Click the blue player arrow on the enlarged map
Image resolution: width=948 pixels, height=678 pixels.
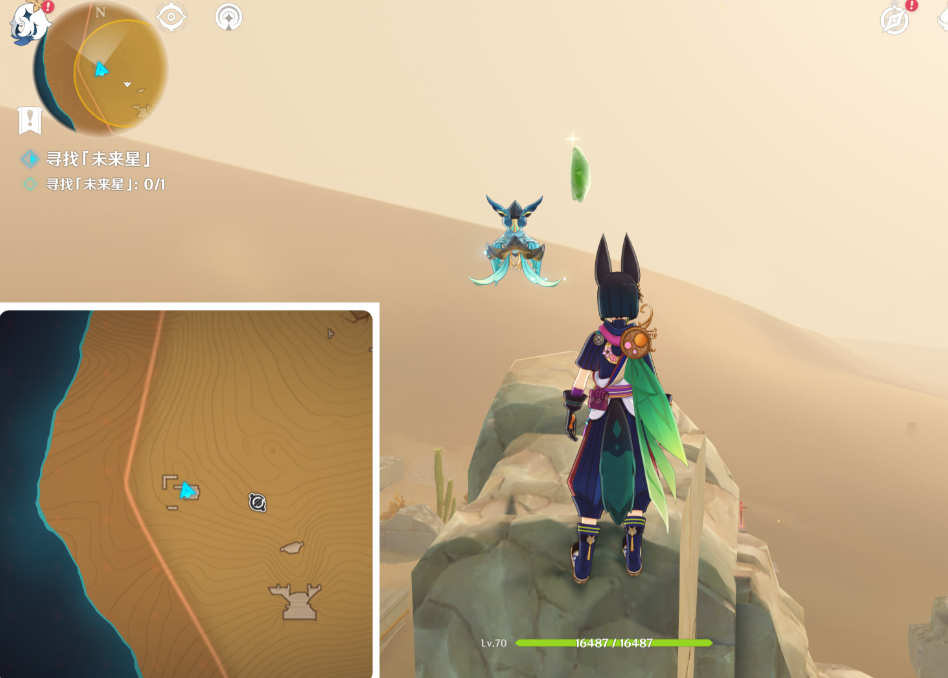coord(186,489)
